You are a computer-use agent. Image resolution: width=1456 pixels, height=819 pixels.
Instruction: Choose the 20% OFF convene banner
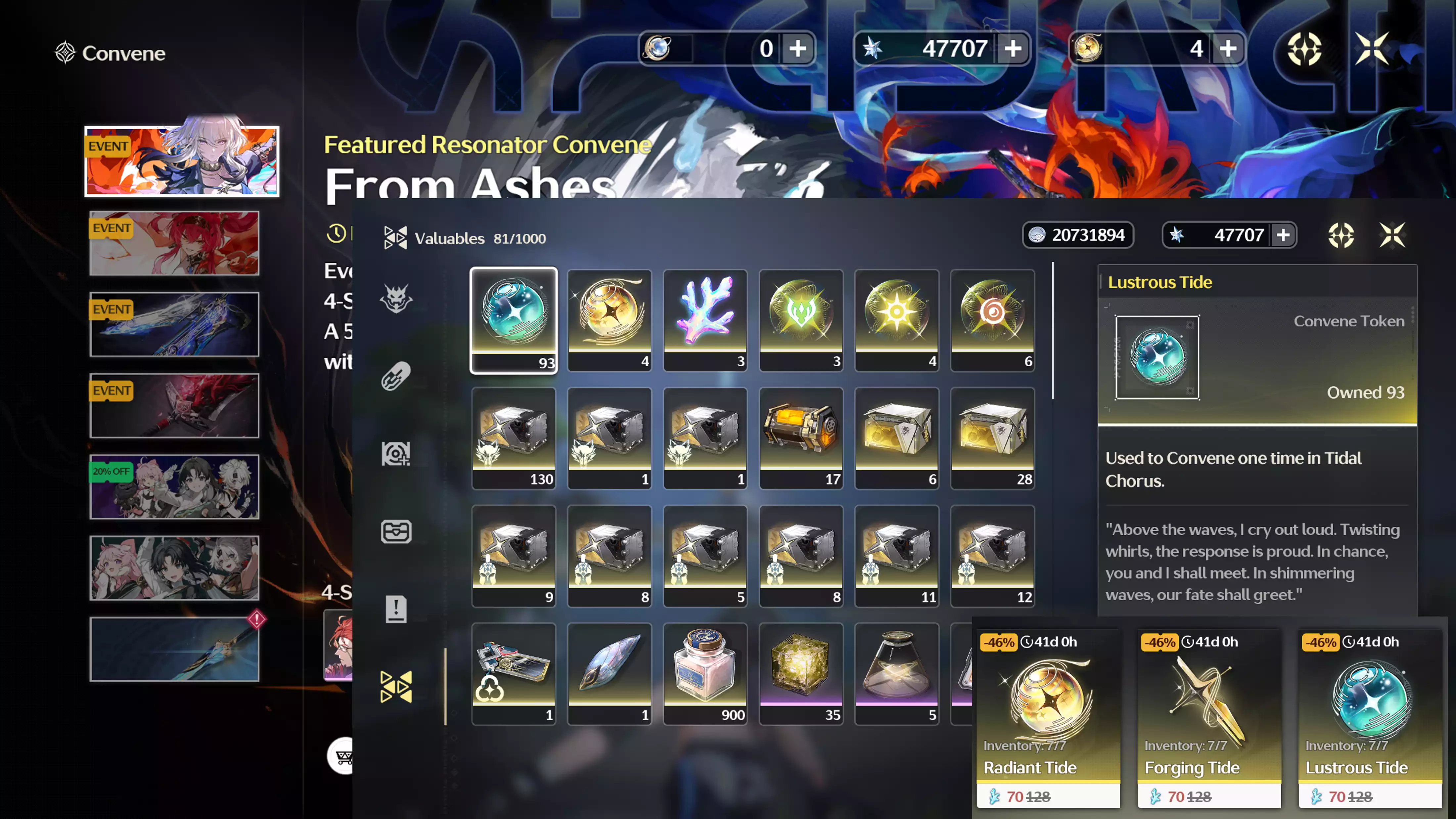coord(174,487)
